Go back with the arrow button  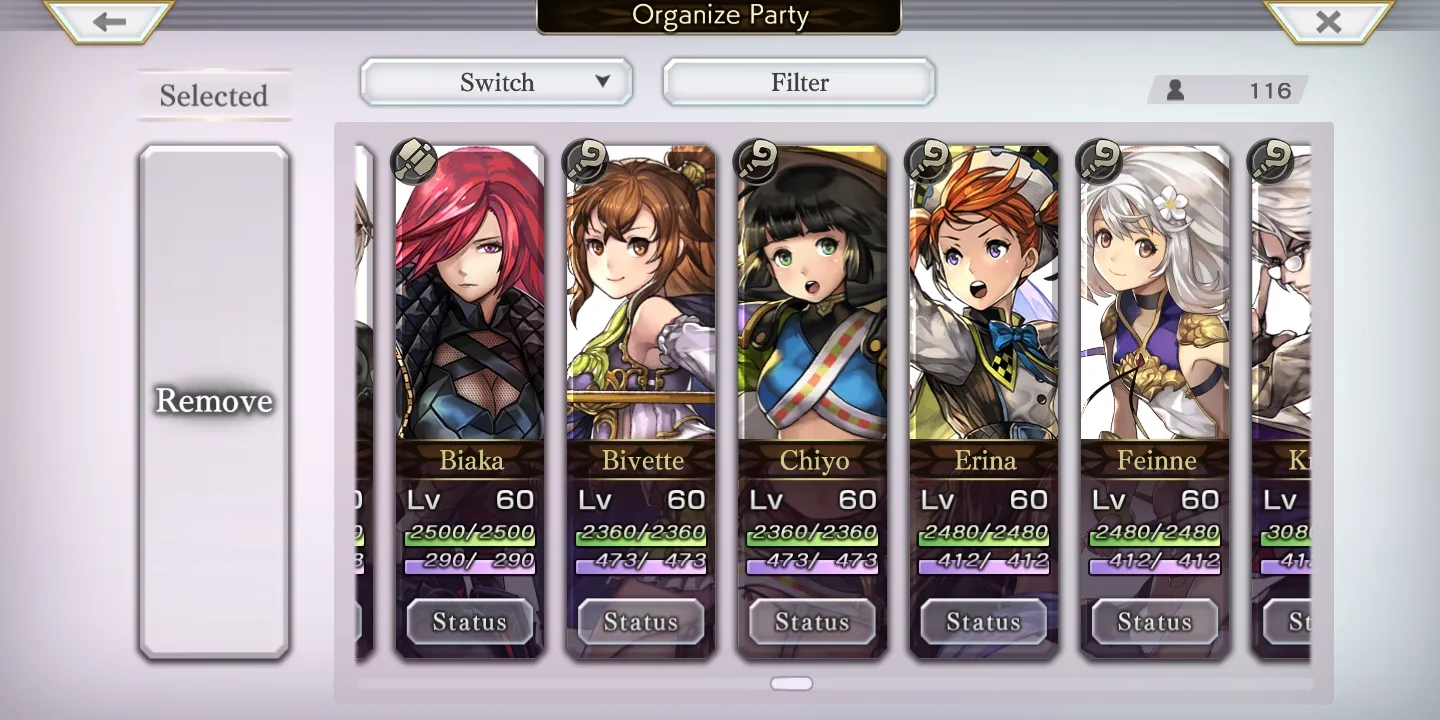pyautogui.click(x=109, y=21)
